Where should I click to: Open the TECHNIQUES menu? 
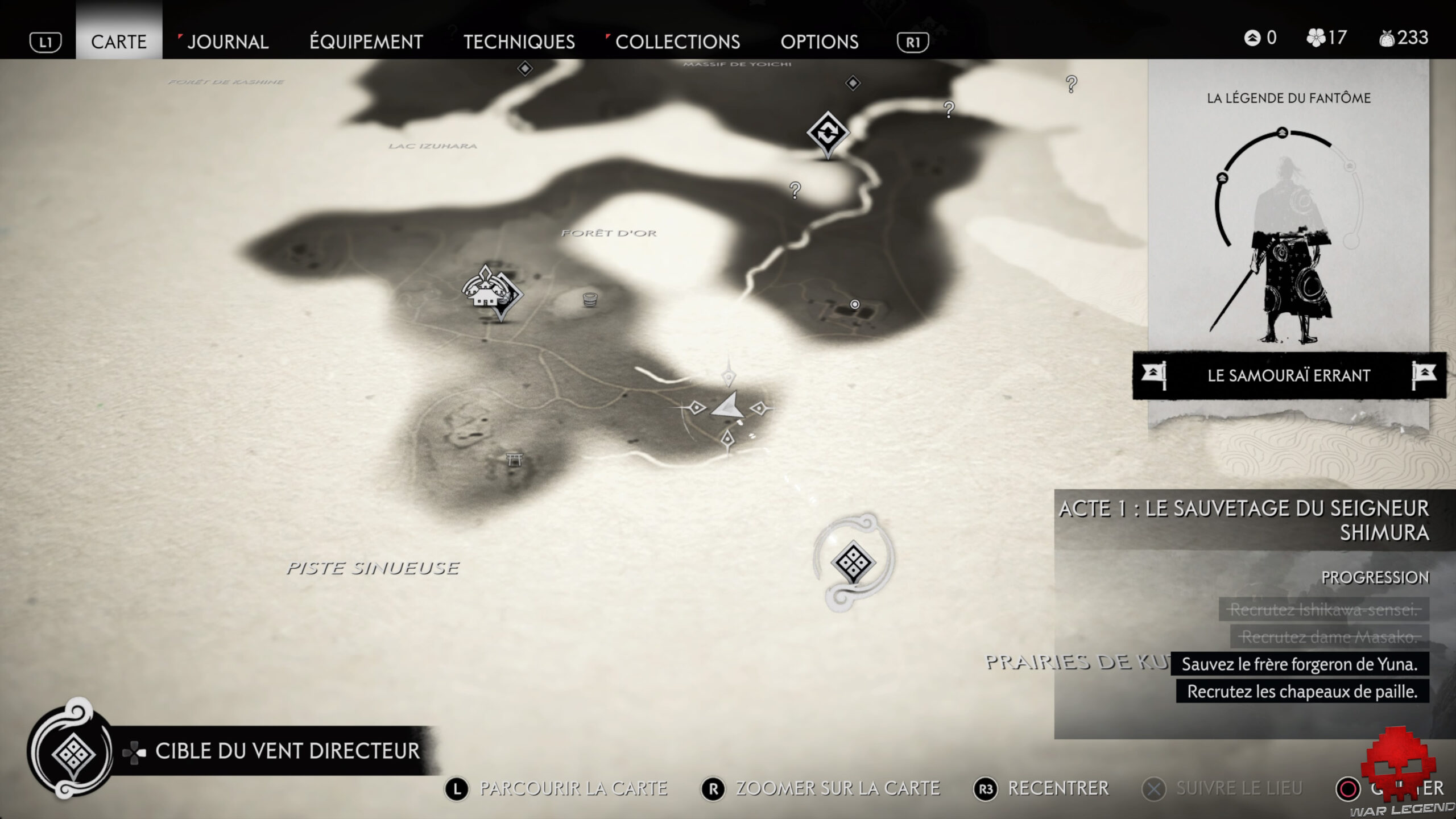pyautogui.click(x=519, y=42)
